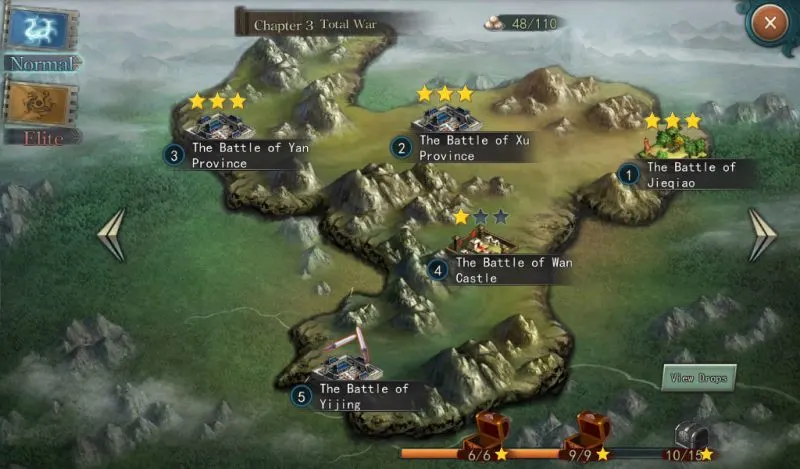Open the View Drops panel
The image size is (800, 469).
[x=700, y=379]
